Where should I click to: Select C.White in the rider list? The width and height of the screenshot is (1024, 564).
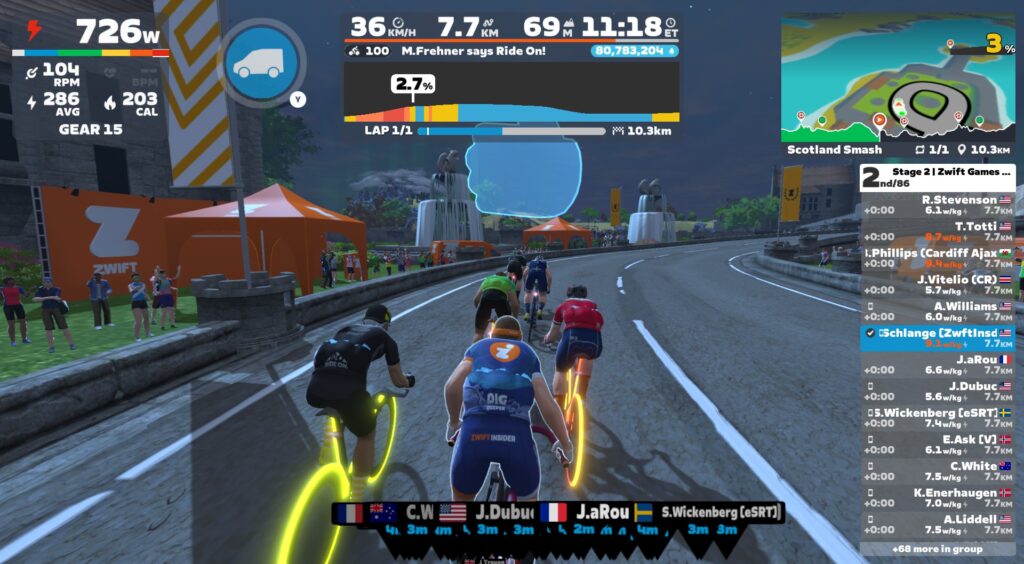(938, 471)
